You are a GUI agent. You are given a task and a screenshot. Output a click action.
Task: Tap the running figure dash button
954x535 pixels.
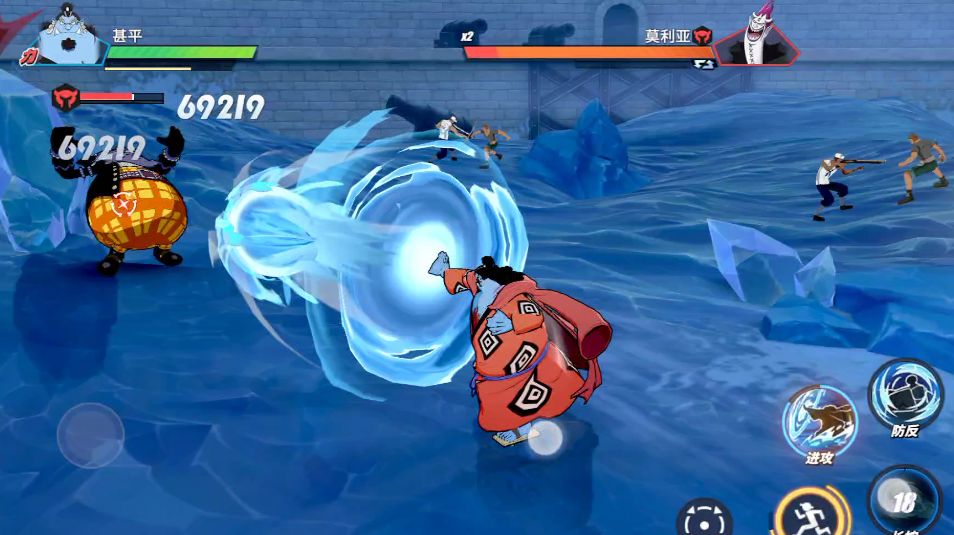[810, 512]
